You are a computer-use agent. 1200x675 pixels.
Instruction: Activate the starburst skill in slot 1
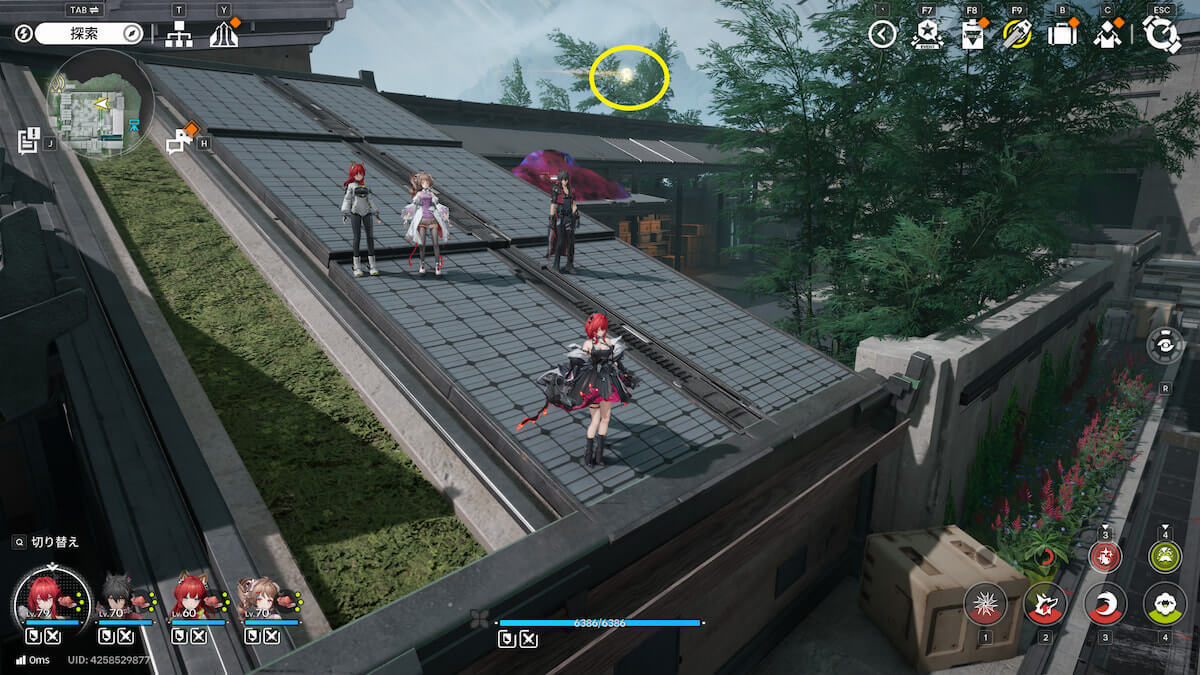click(x=985, y=603)
